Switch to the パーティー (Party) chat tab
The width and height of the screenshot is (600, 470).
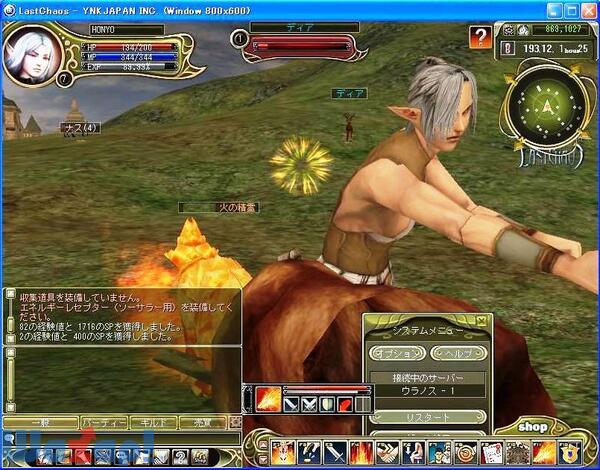pos(103,423)
